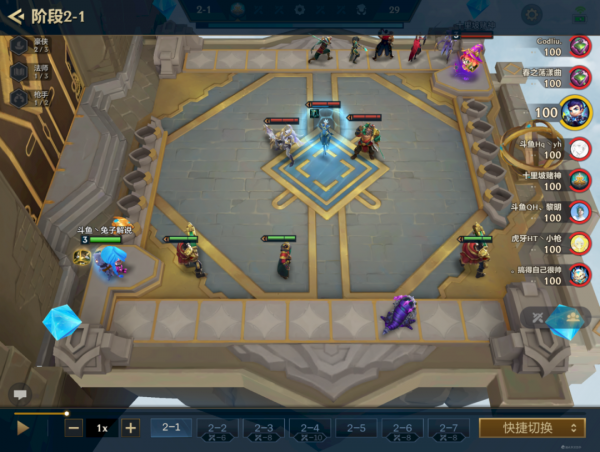Increase playback speed with the plus button
This screenshot has height=452, width=600.
[x=130, y=428]
